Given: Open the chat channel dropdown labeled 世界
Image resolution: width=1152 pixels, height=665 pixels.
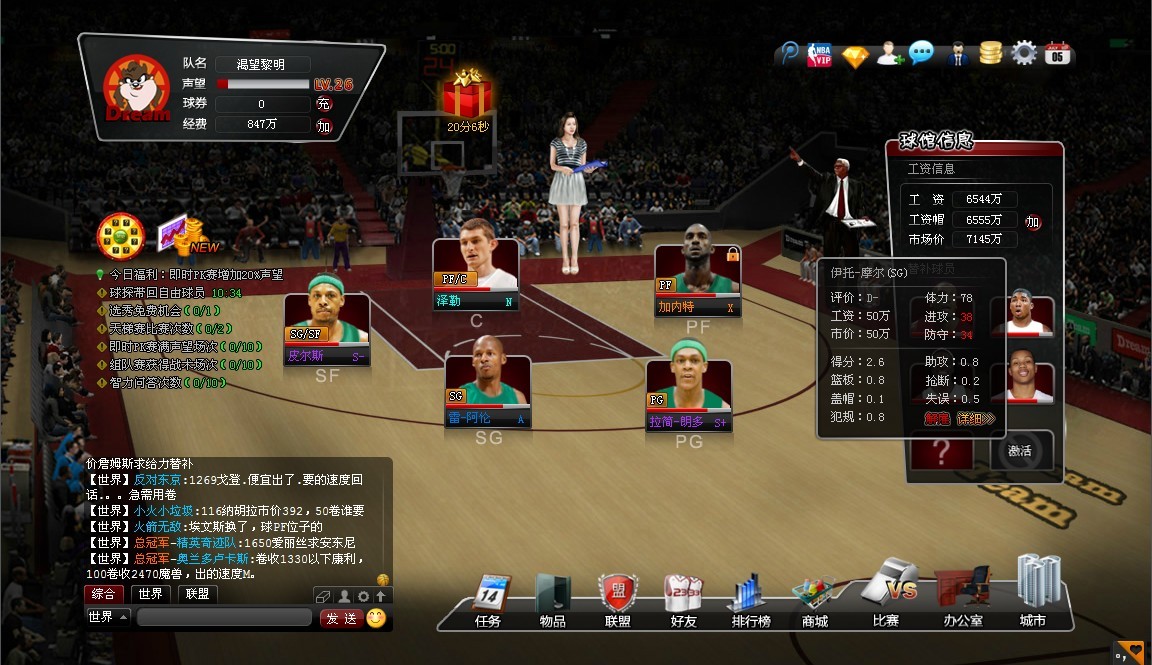Looking at the screenshot, I should pos(108,617).
